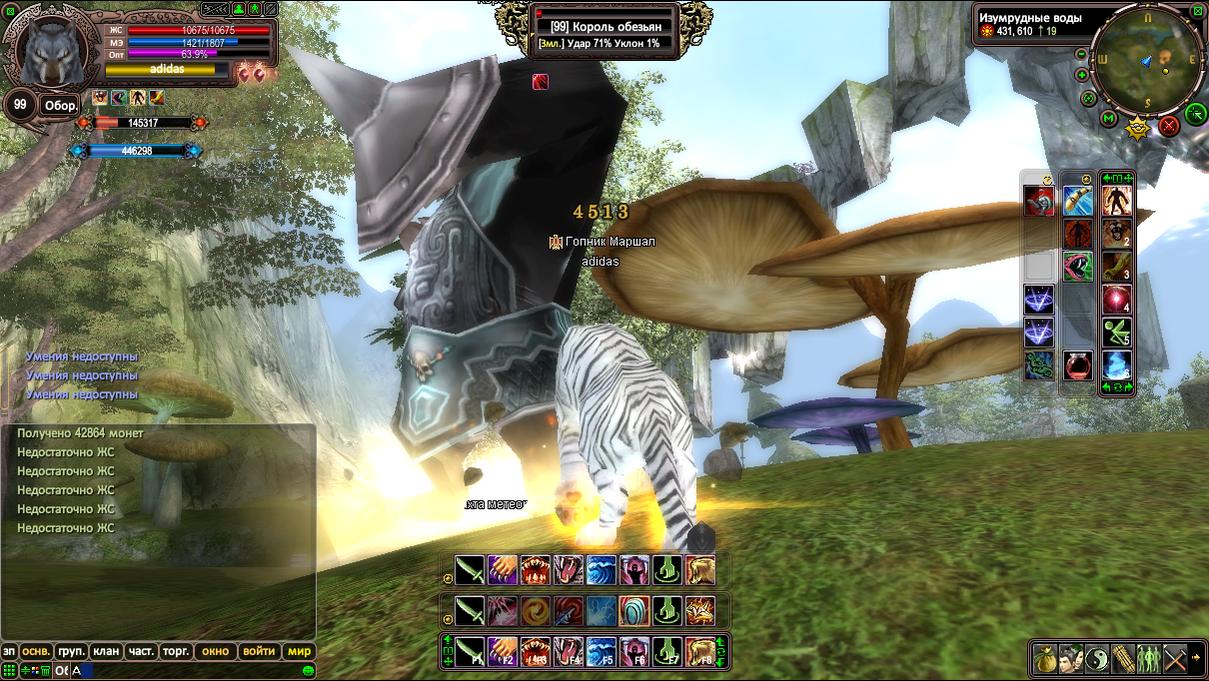Image resolution: width=1209 pixels, height=681 pixels.
Task: Open the yin-yang menu icon
Action: point(1097,658)
